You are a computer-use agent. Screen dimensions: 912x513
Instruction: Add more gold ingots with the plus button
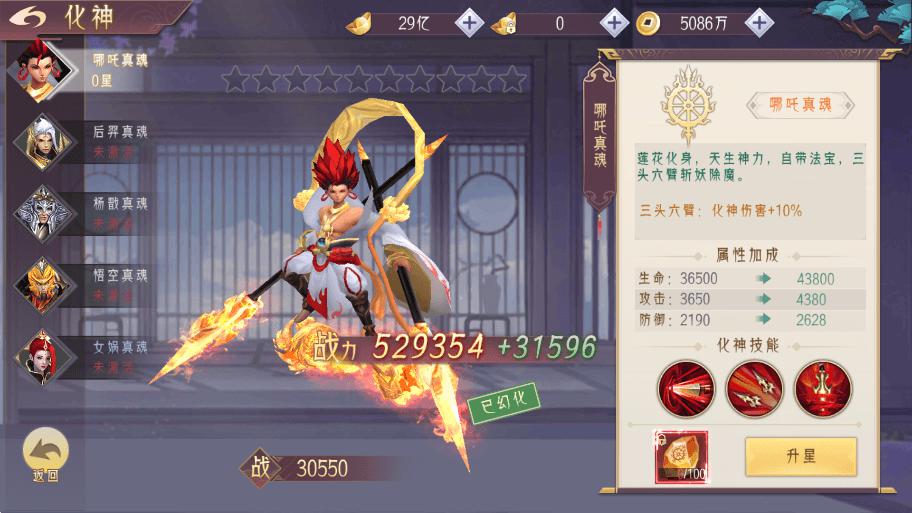point(469,22)
